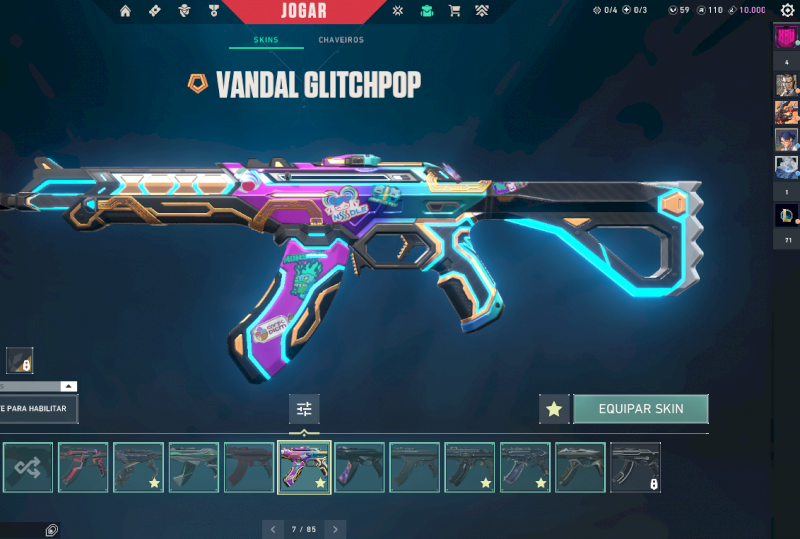
Task: Go to the home screen icon
Action: pos(125,11)
